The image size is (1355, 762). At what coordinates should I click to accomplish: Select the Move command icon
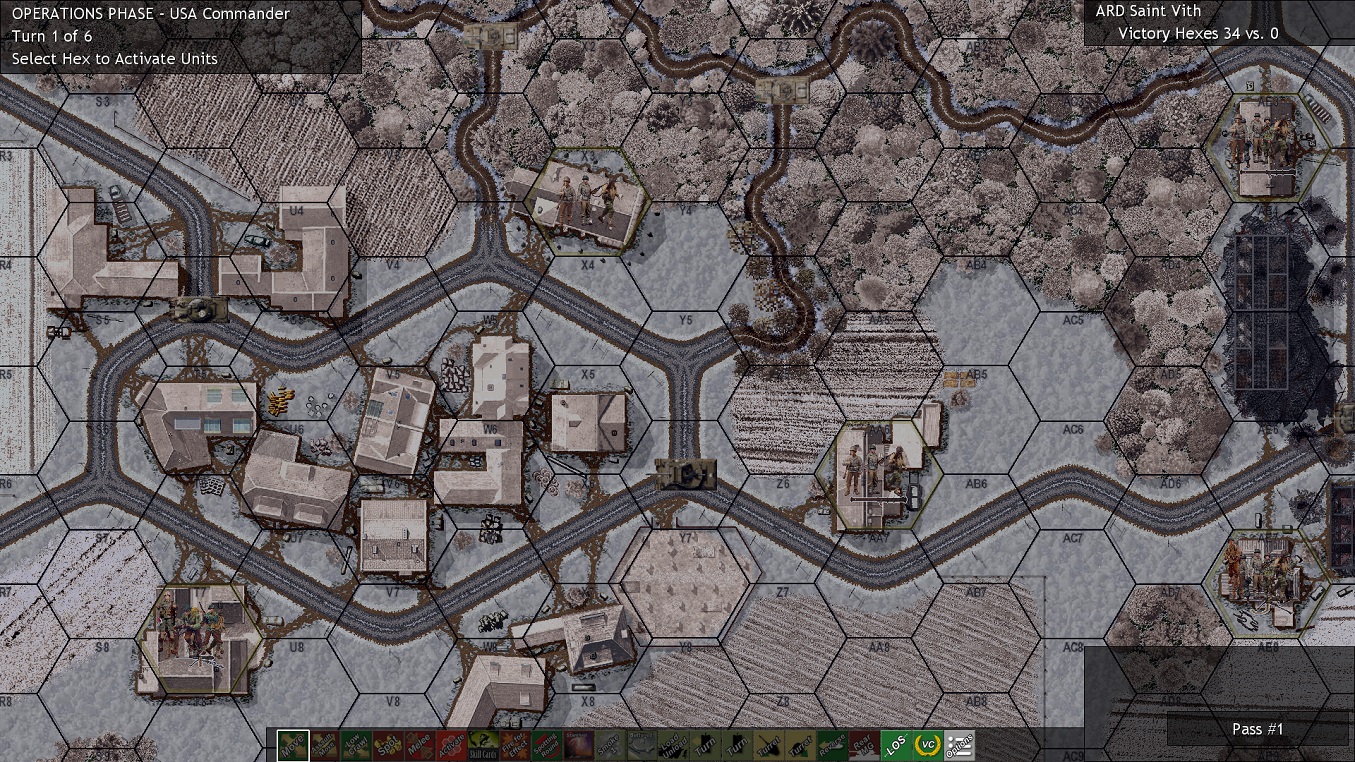pyautogui.click(x=292, y=744)
